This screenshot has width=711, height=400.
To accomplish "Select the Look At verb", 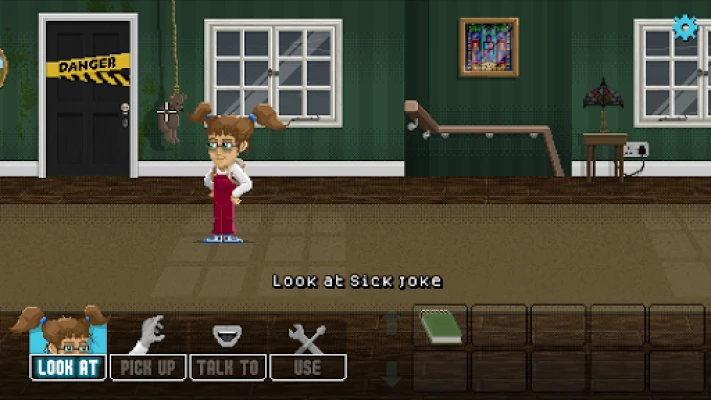I will point(68,366).
